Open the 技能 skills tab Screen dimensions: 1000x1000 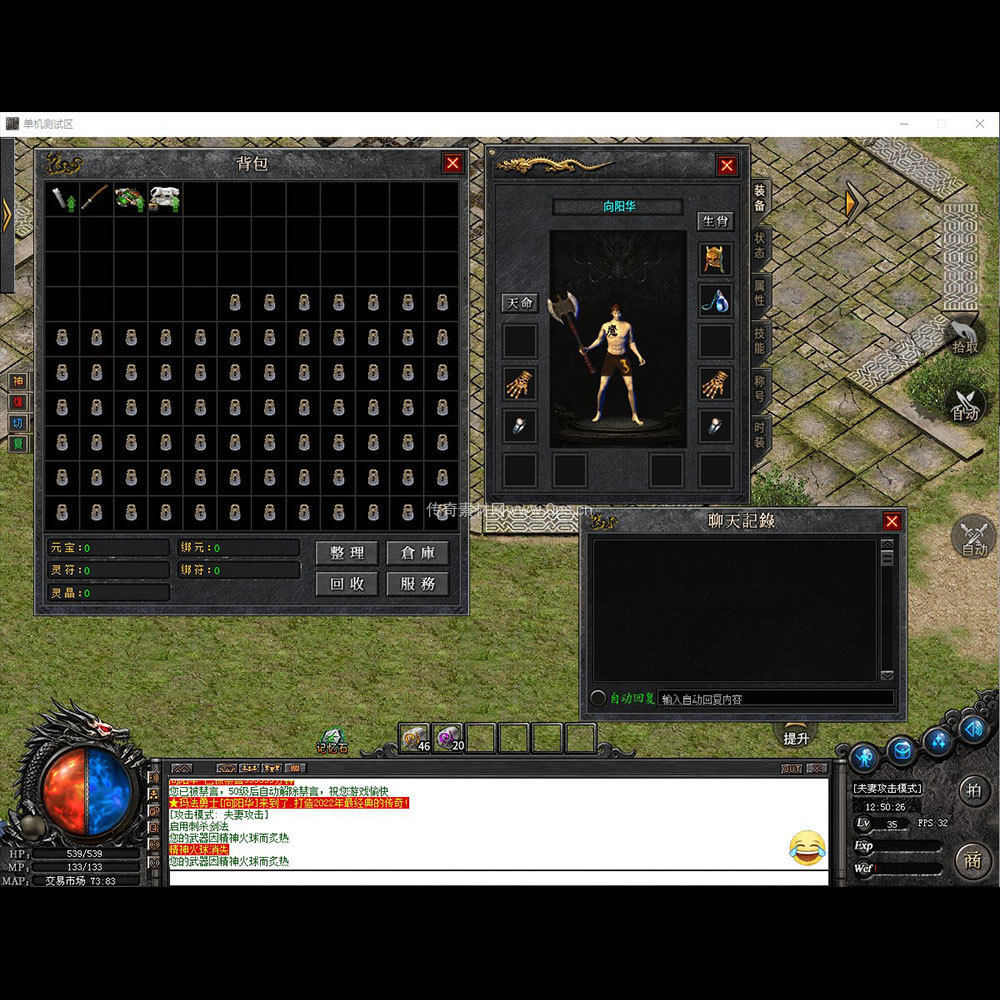[760, 341]
